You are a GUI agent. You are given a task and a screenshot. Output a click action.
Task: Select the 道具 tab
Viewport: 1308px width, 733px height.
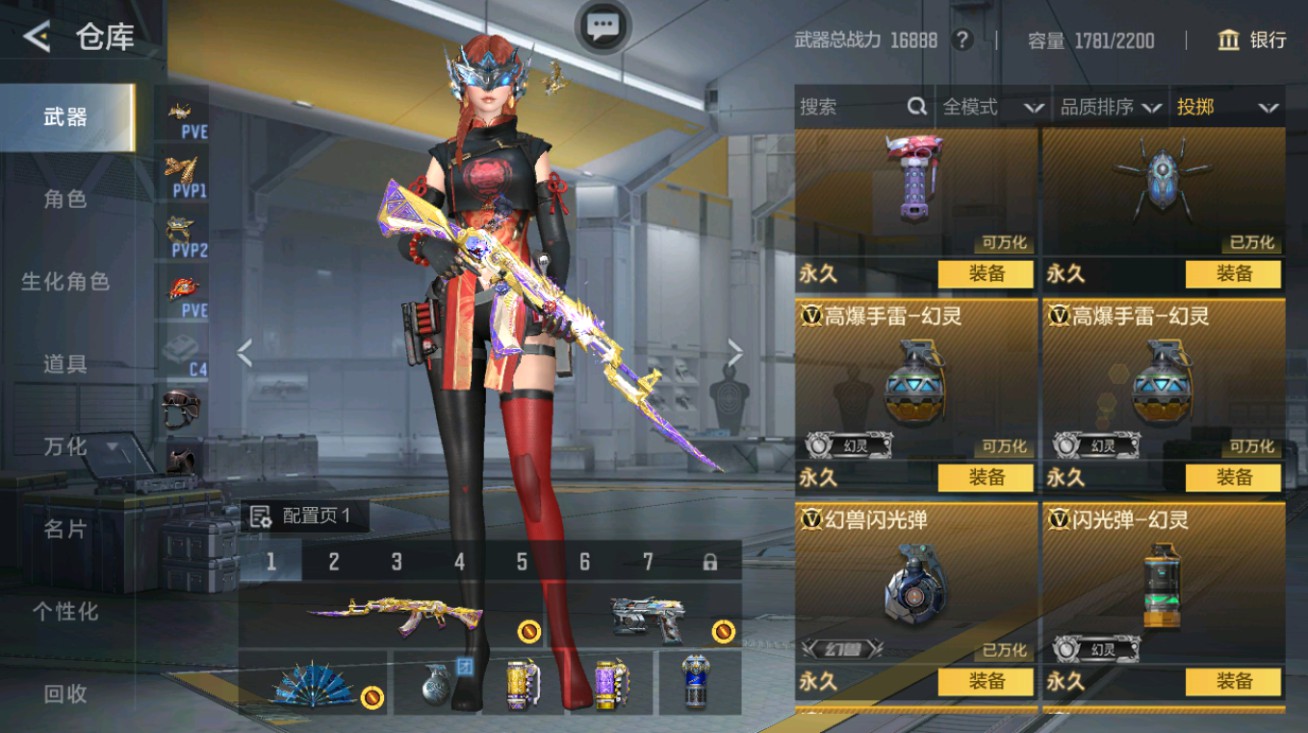coord(66,364)
